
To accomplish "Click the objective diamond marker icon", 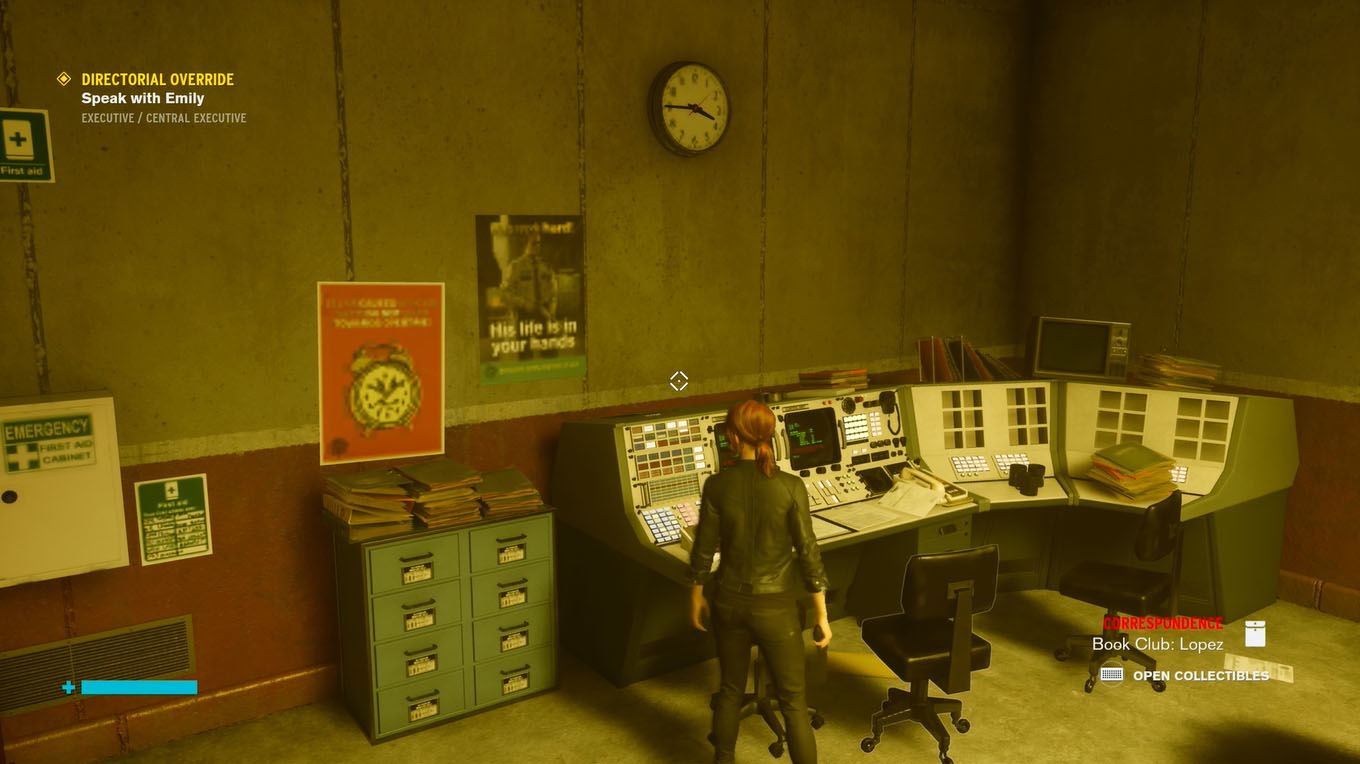I will click(x=65, y=79).
